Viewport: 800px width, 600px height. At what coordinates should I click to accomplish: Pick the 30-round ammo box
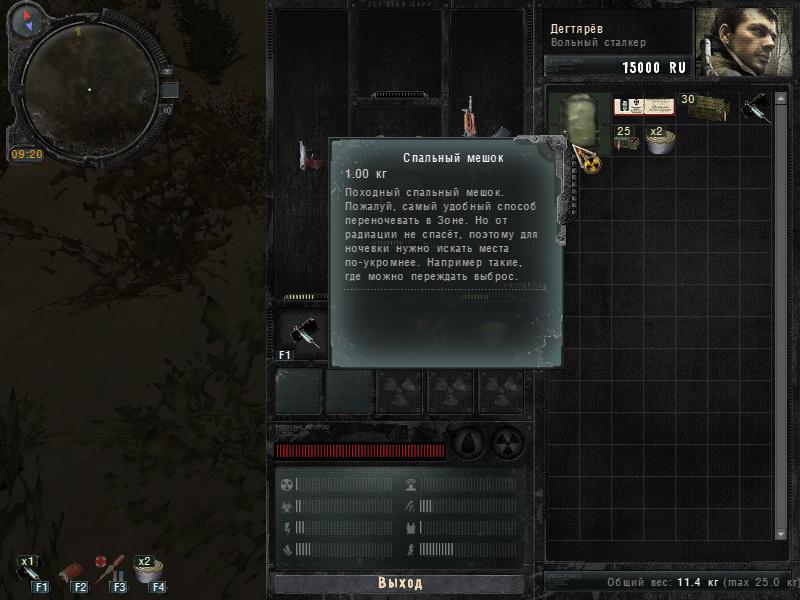pyautogui.click(x=704, y=106)
